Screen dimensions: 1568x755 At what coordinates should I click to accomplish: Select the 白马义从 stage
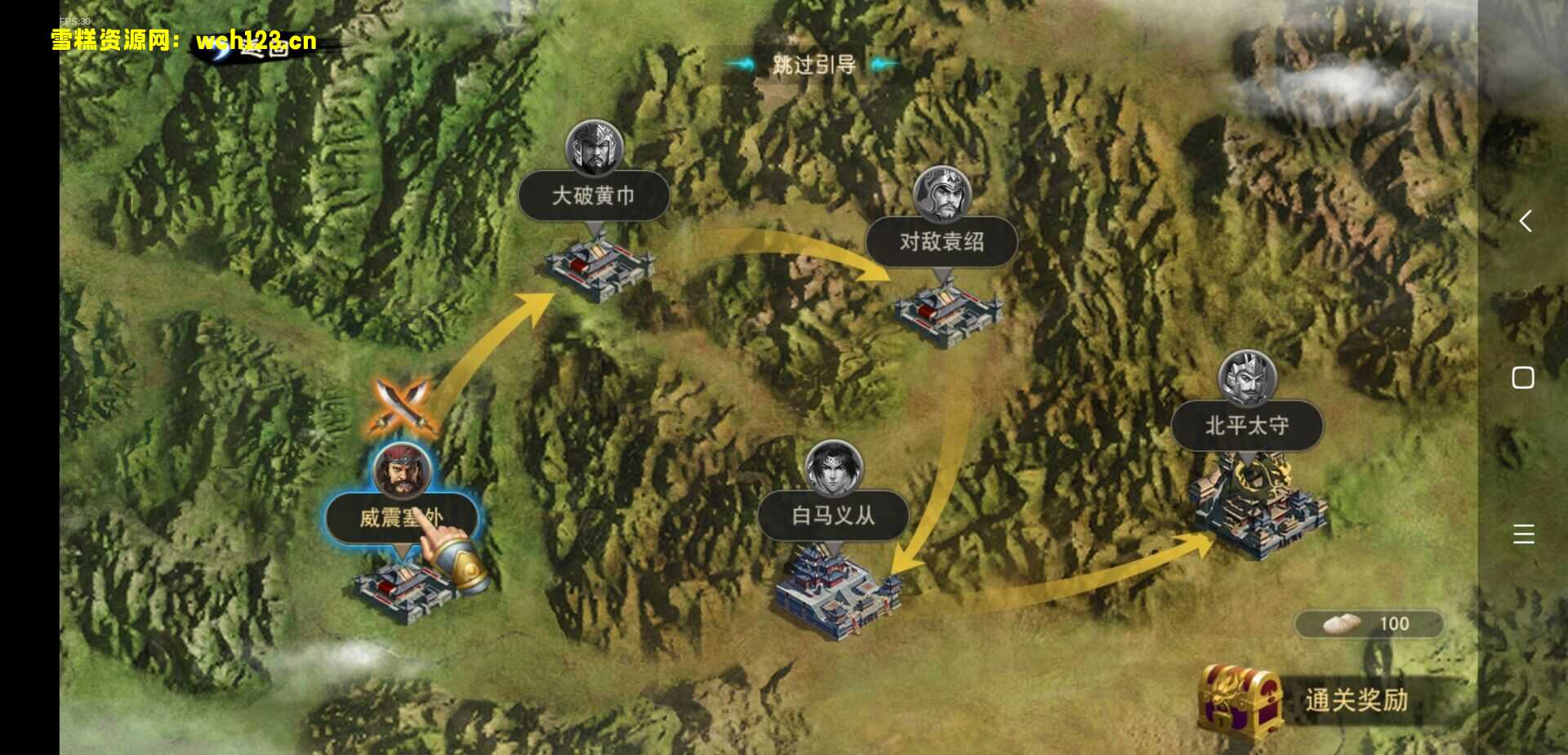click(x=833, y=516)
